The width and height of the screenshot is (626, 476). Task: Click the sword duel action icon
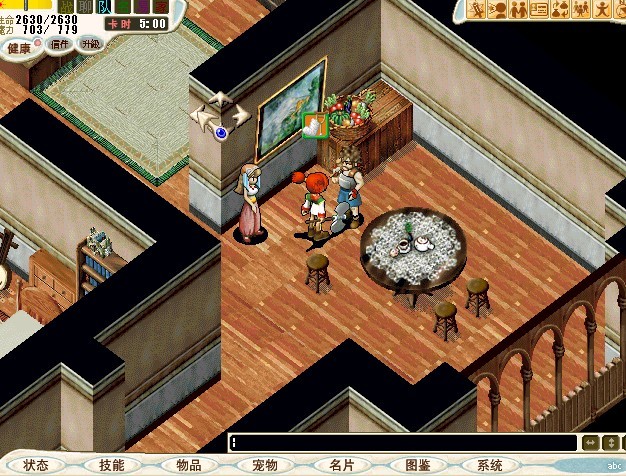[478, 10]
